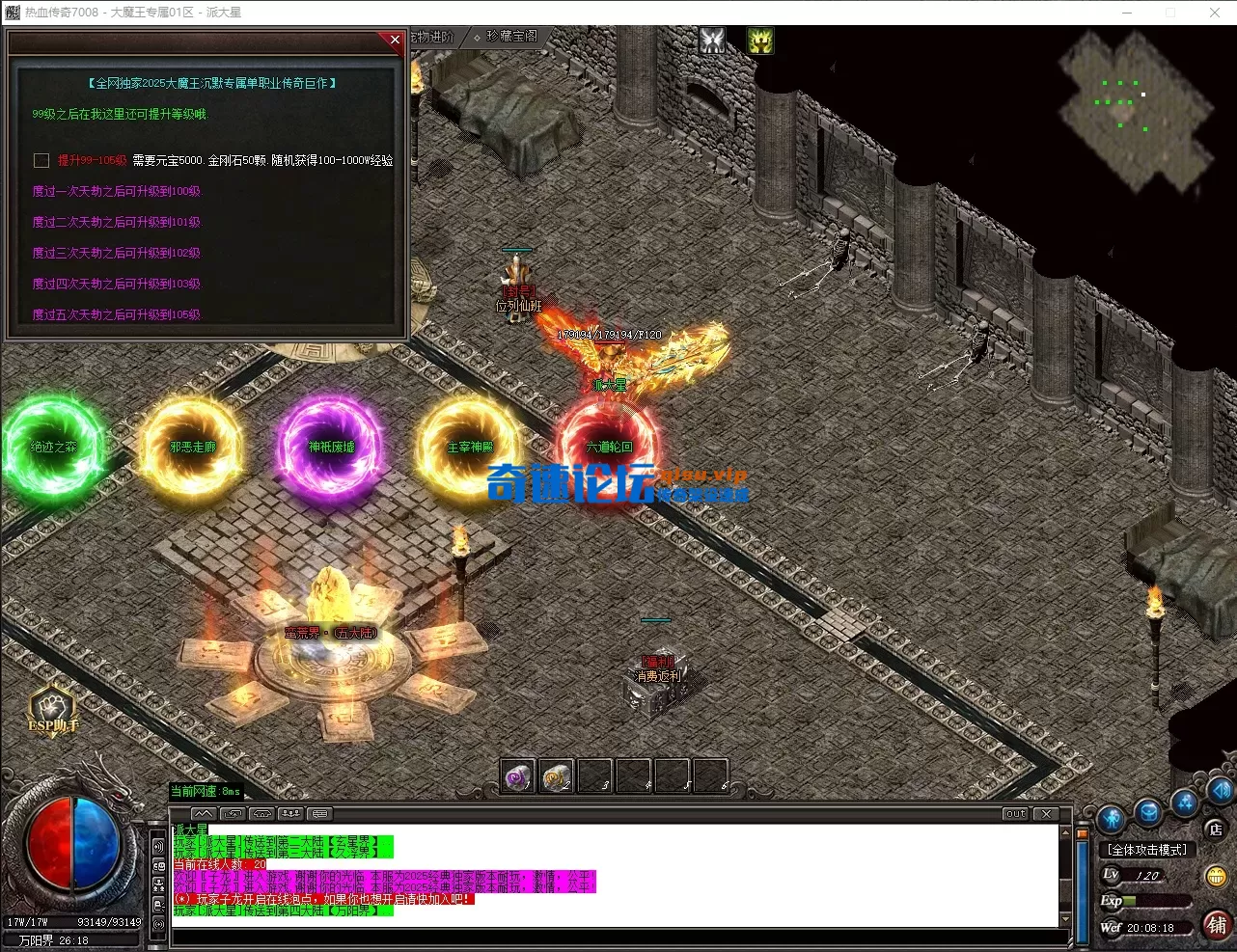Use the golden scroll in hotbar slot 2

tap(557, 776)
